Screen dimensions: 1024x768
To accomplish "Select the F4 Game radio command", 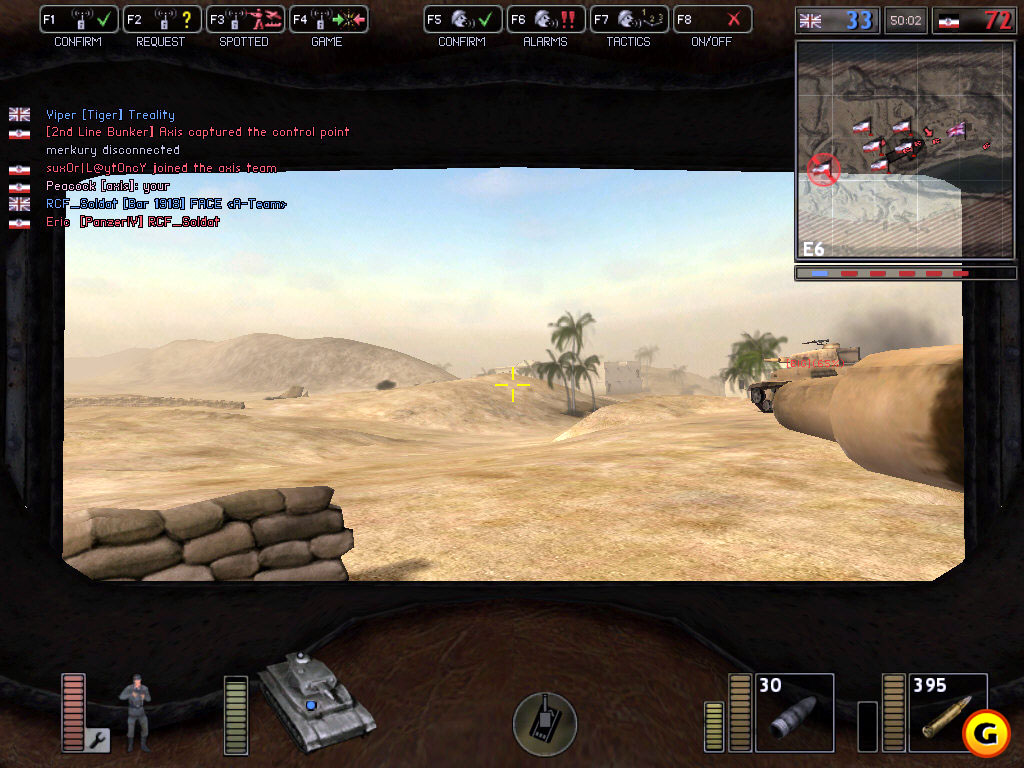I will point(327,19).
